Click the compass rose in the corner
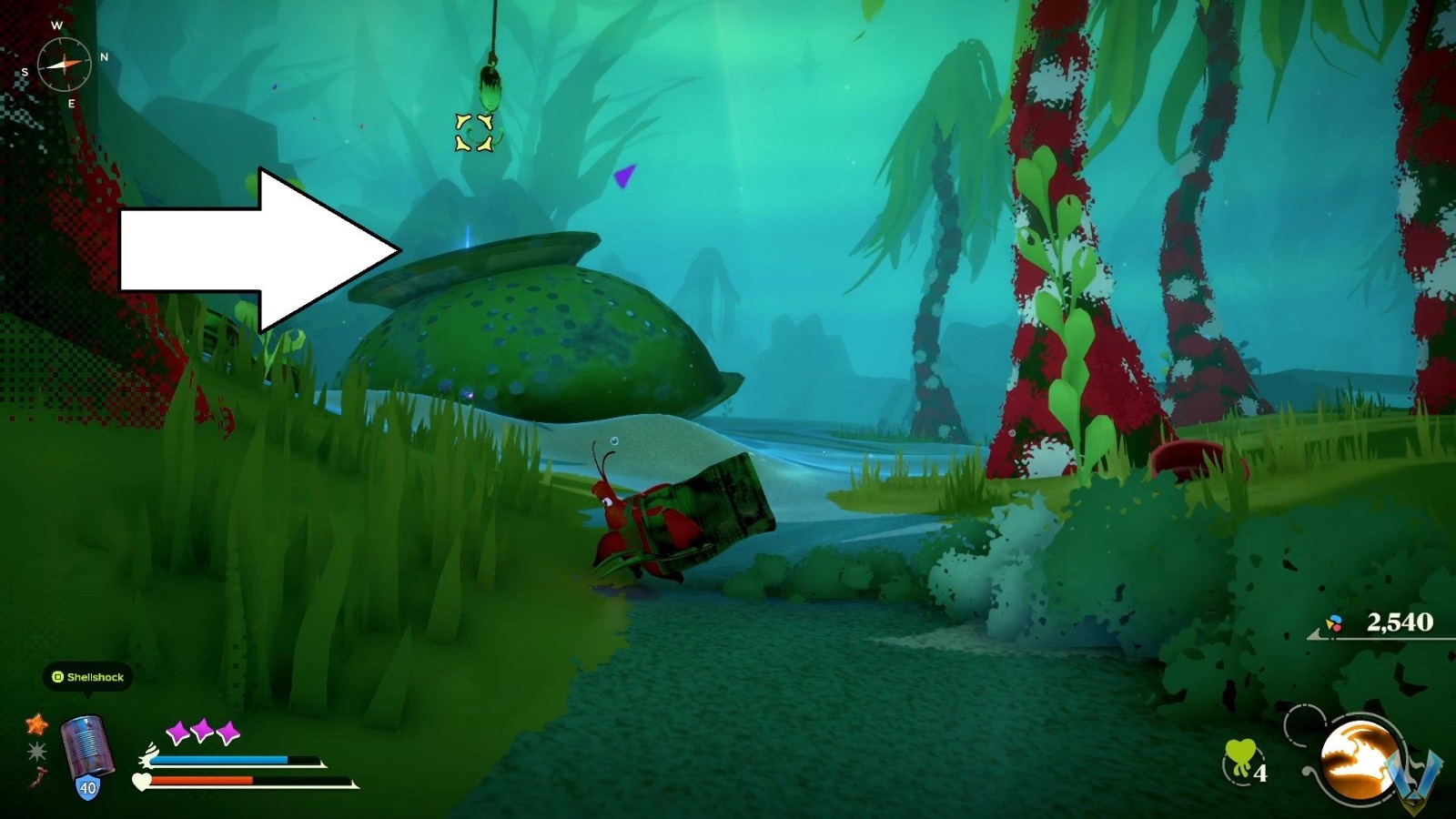1456x819 pixels. pos(64,64)
